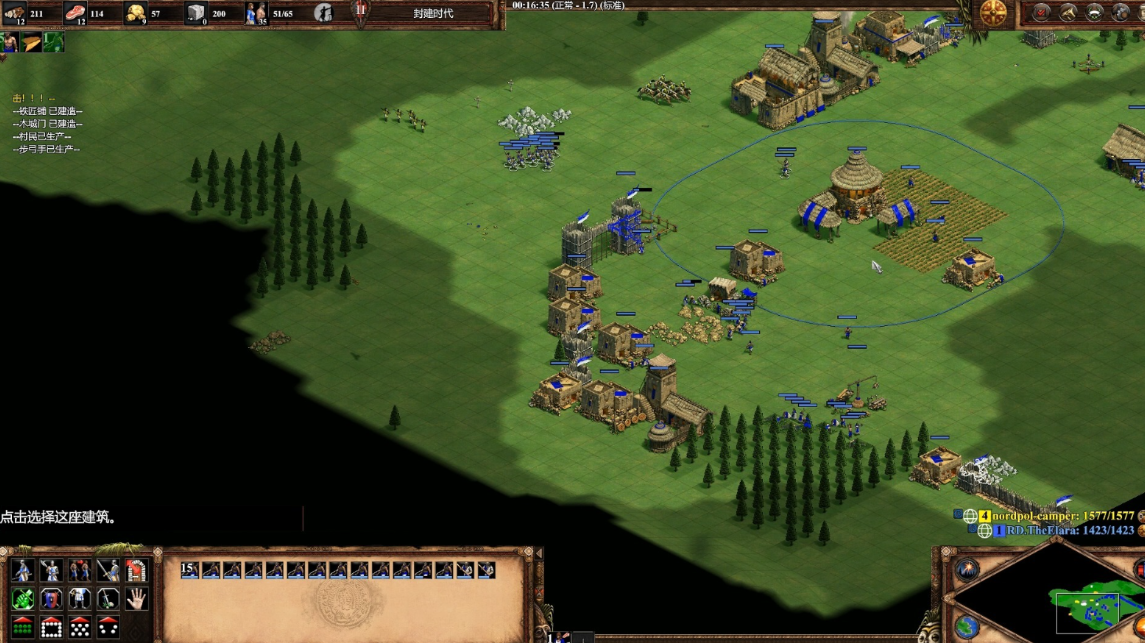Click the open hand stop command
Screen dimensions: 1145x643
pyautogui.click(x=136, y=599)
